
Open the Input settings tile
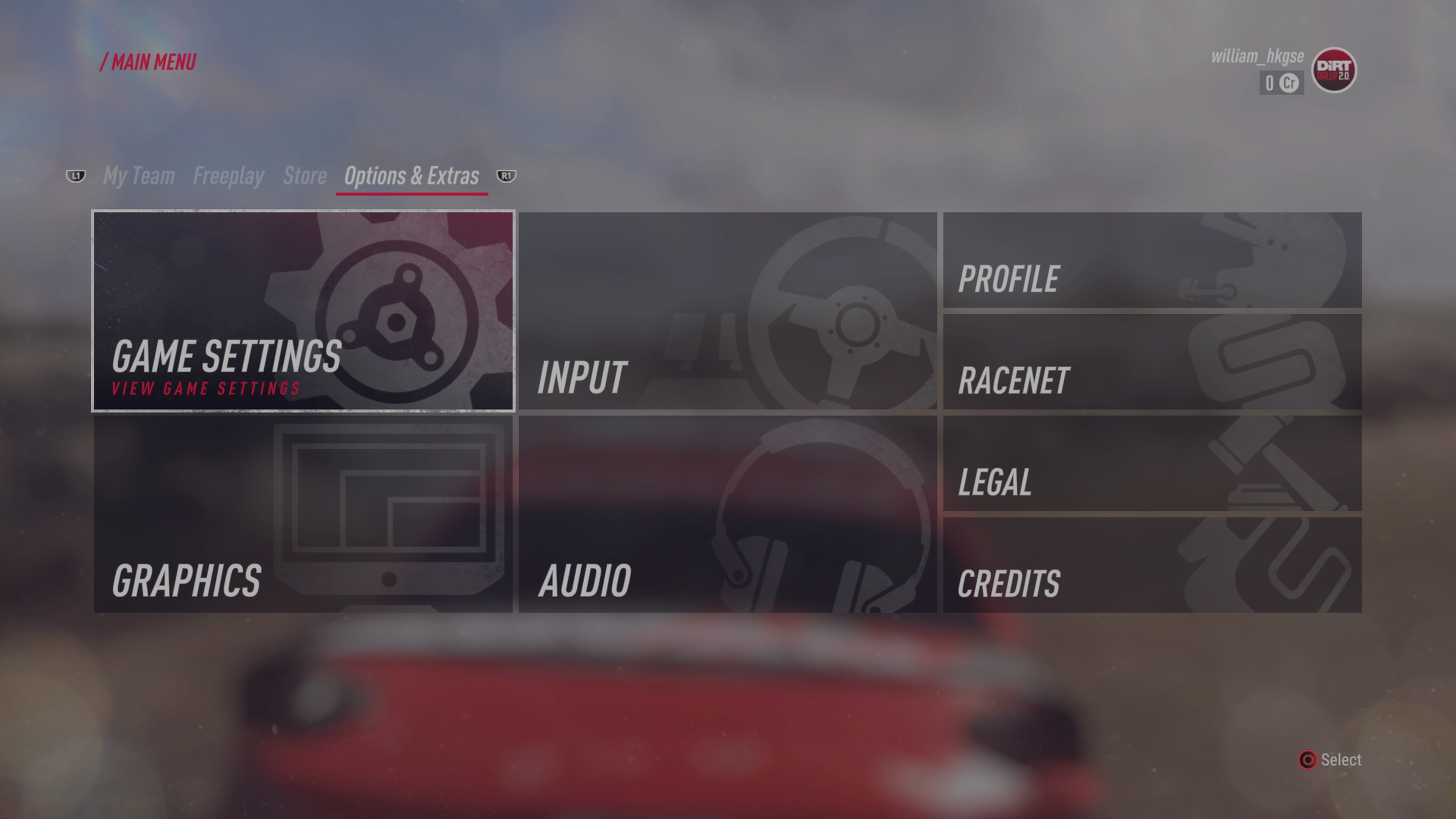728,311
